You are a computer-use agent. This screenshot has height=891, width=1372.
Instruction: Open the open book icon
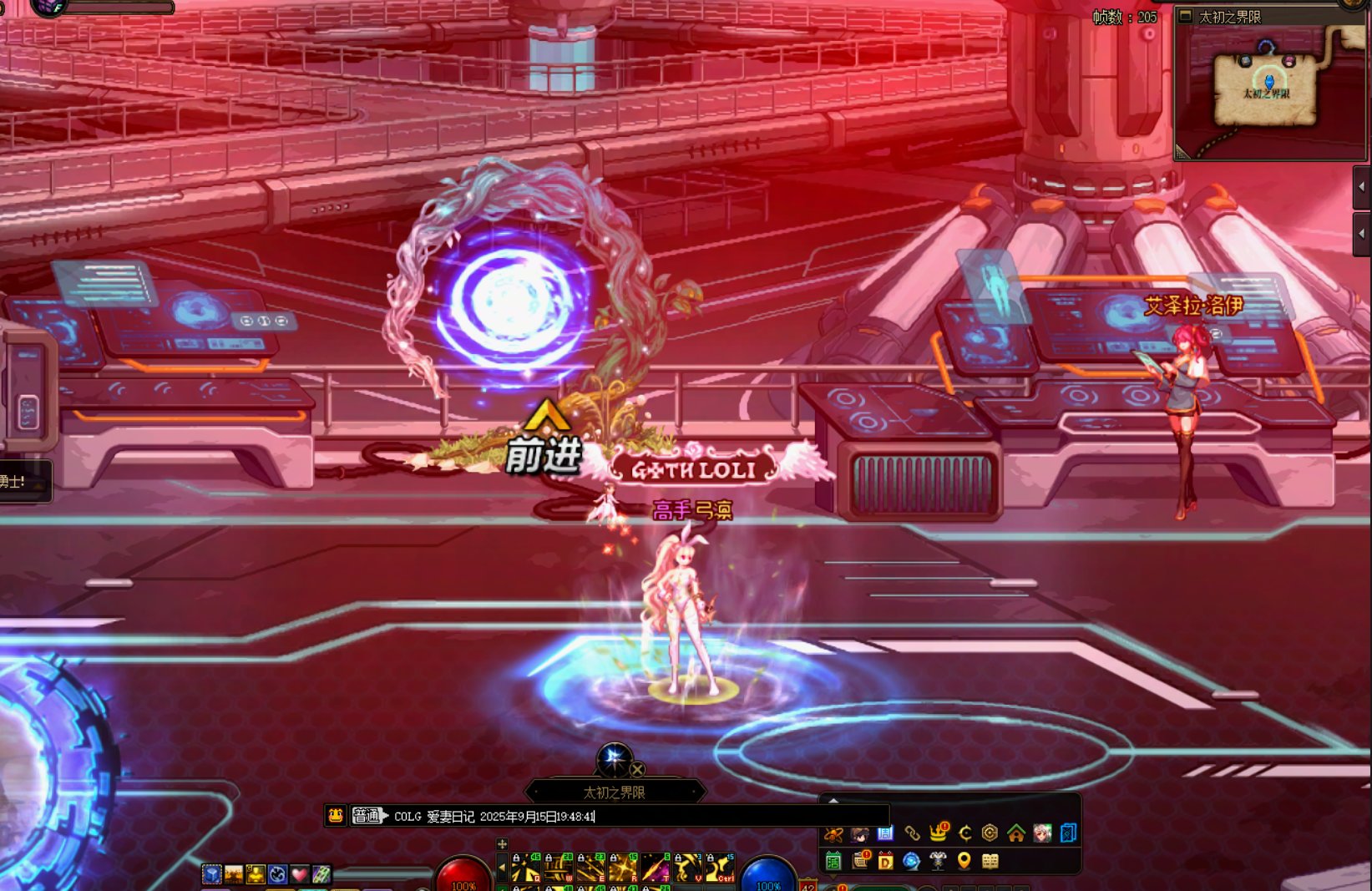(x=990, y=861)
